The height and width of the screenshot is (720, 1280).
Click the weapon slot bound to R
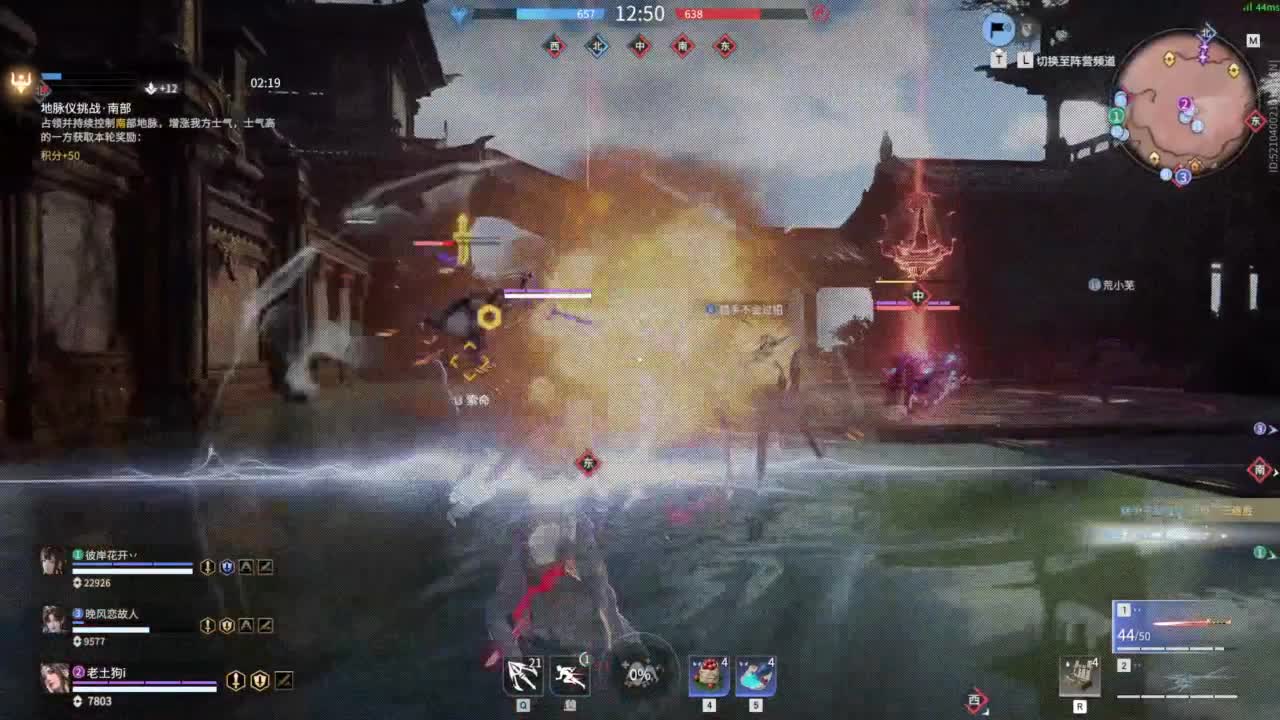[1080, 674]
